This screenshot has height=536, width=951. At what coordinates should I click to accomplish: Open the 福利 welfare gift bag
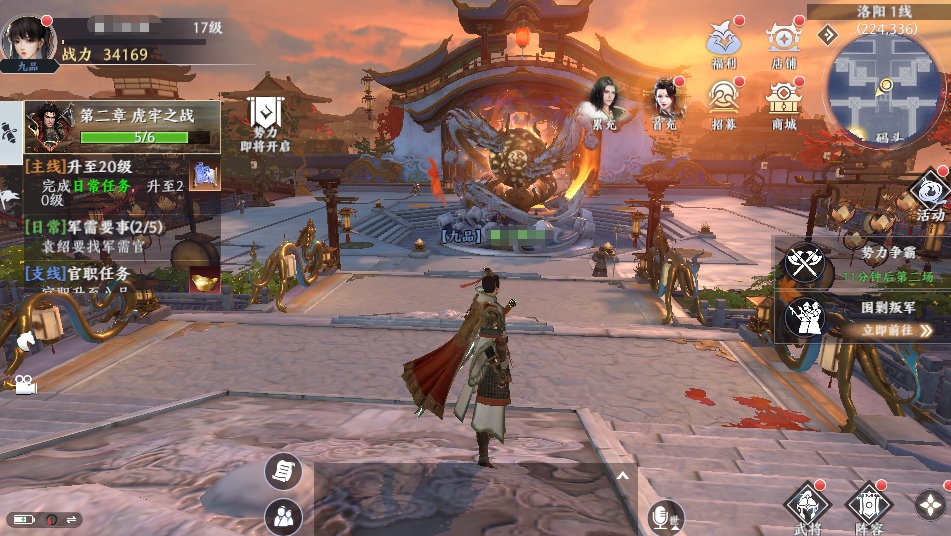pyautogui.click(x=723, y=41)
